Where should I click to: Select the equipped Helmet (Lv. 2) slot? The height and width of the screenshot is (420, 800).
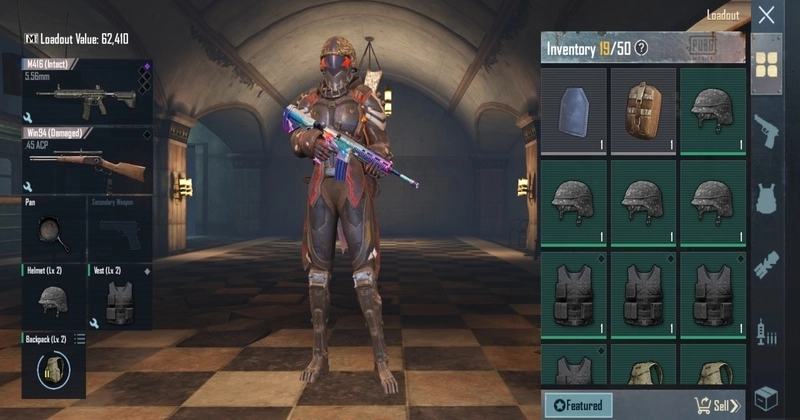tap(53, 297)
